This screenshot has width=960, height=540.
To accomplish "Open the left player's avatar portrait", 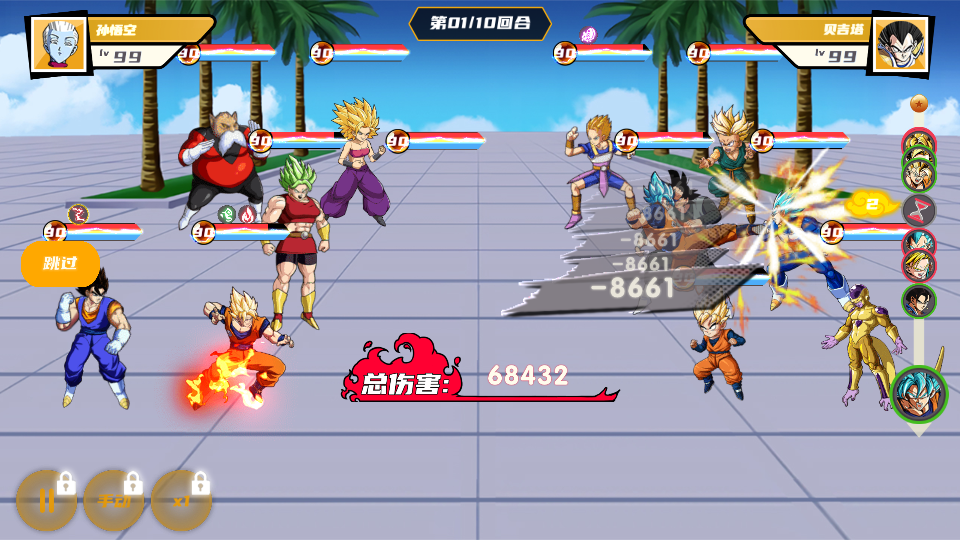I will pos(60,44).
